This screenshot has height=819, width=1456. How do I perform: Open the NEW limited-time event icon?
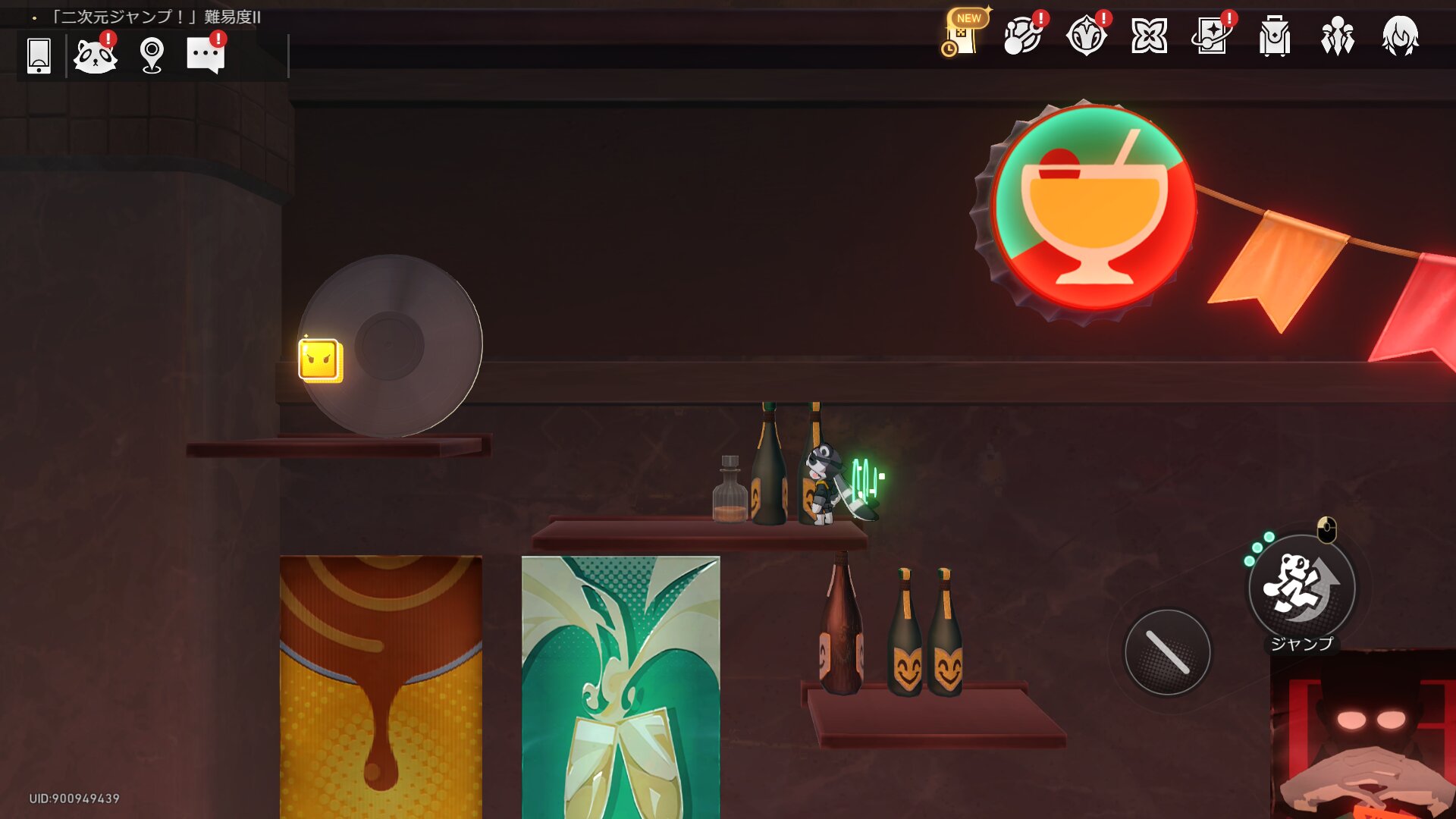tap(963, 35)
